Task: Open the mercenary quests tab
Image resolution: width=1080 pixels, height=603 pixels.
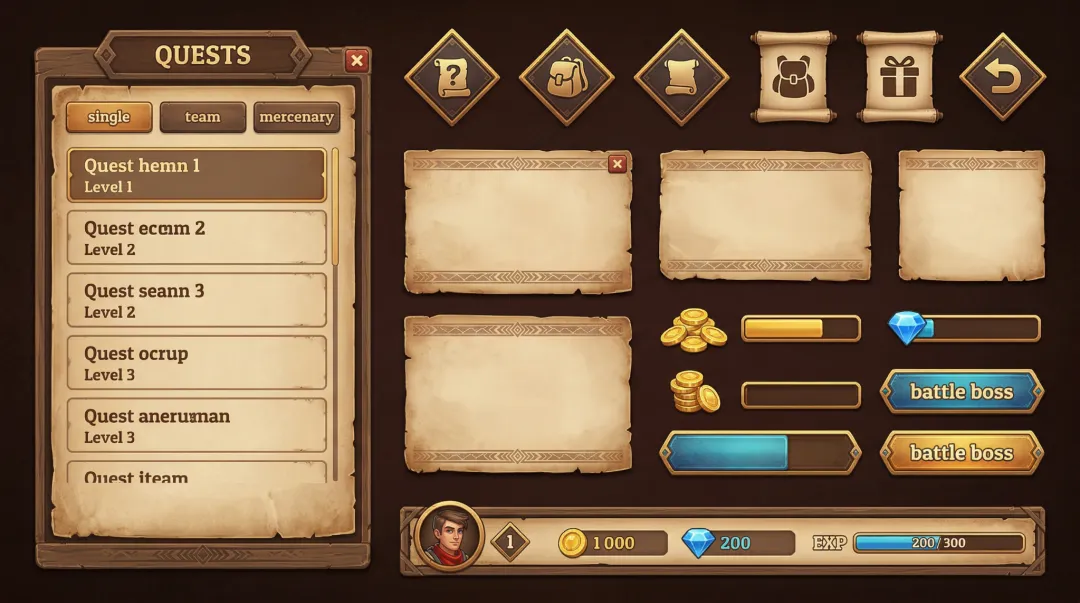Action: 296,117
